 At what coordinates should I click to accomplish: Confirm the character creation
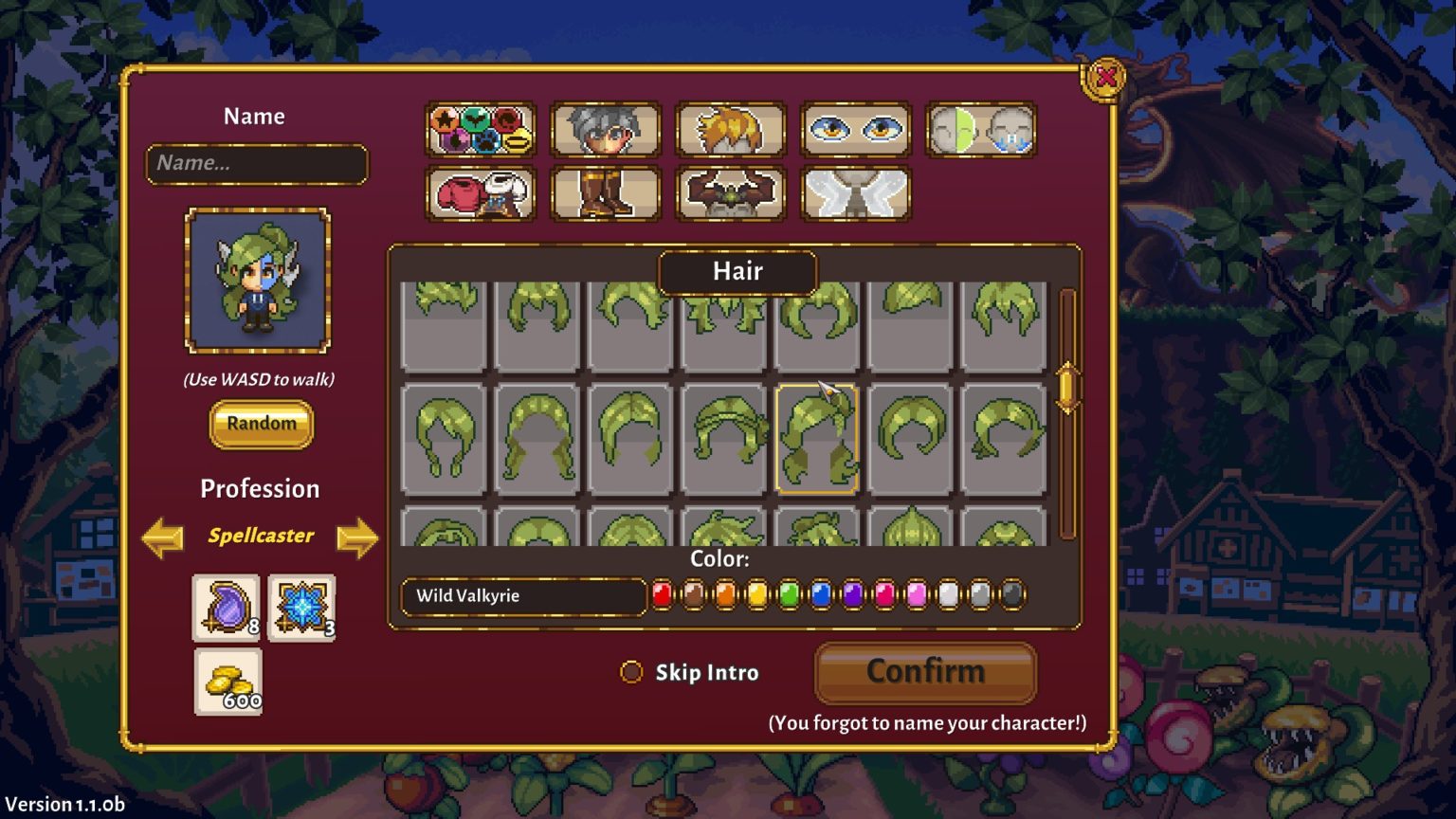pos(925,672)
